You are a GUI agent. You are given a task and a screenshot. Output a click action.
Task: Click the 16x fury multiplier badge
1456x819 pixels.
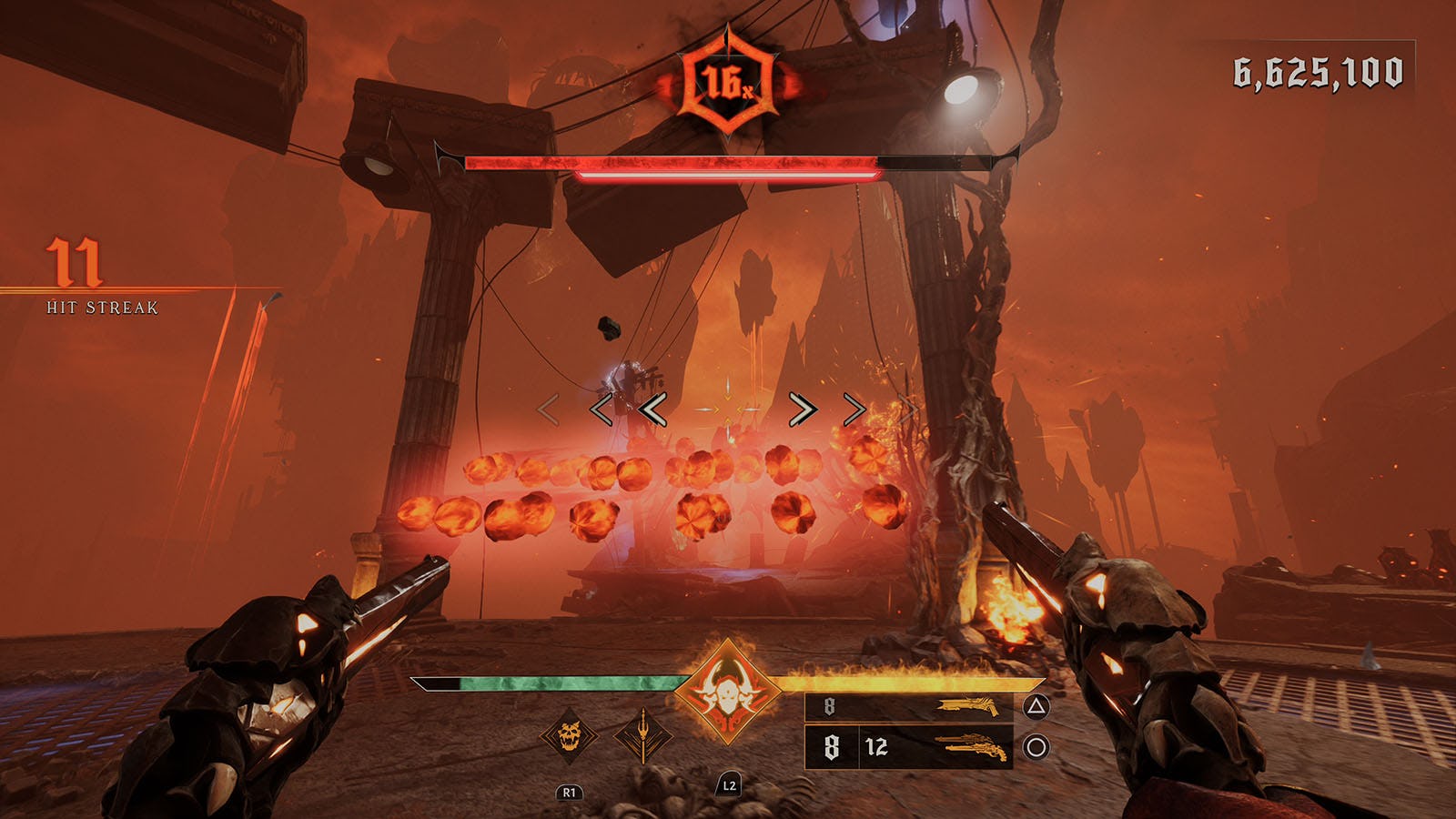[726, 84]
